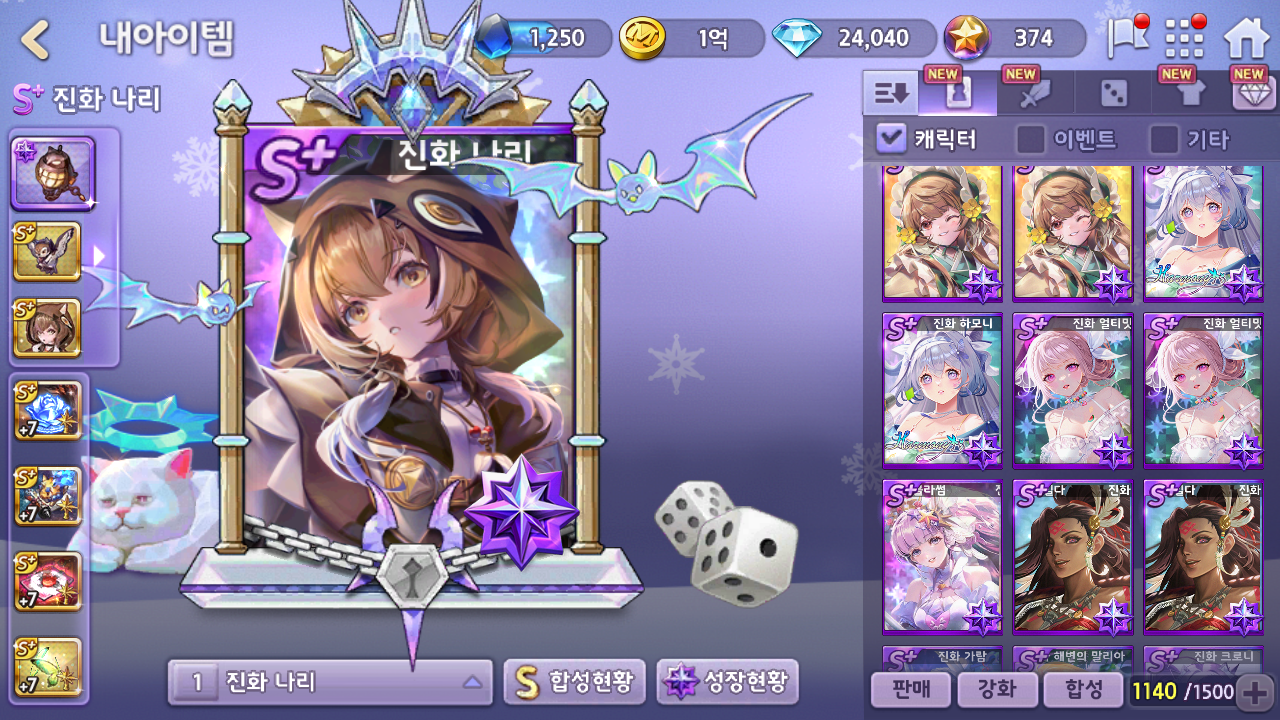Return to the home screen
Viewport: 1280px width, 720px height.
pyautogui.click(x=1246, y=39)
